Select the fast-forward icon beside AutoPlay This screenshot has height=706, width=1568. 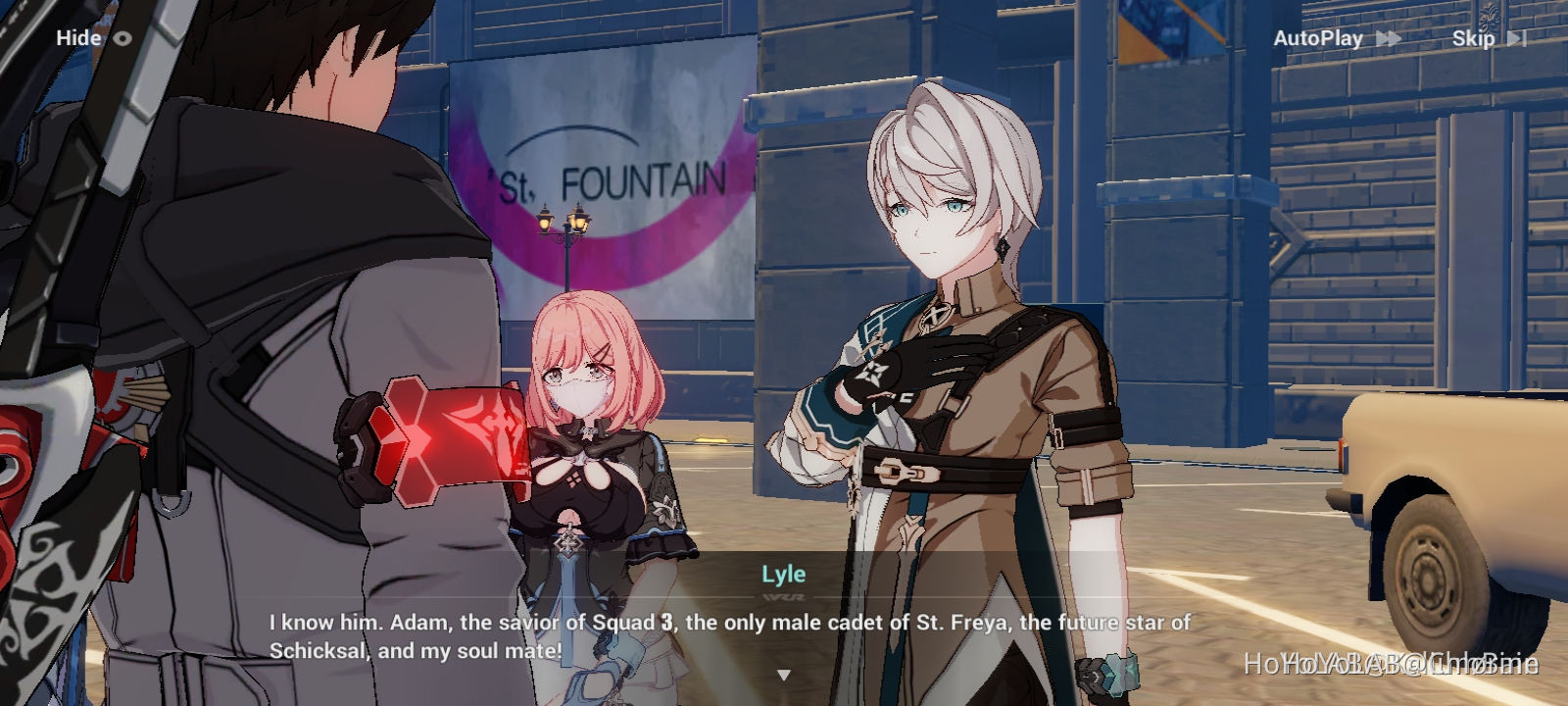(1389, 37)
